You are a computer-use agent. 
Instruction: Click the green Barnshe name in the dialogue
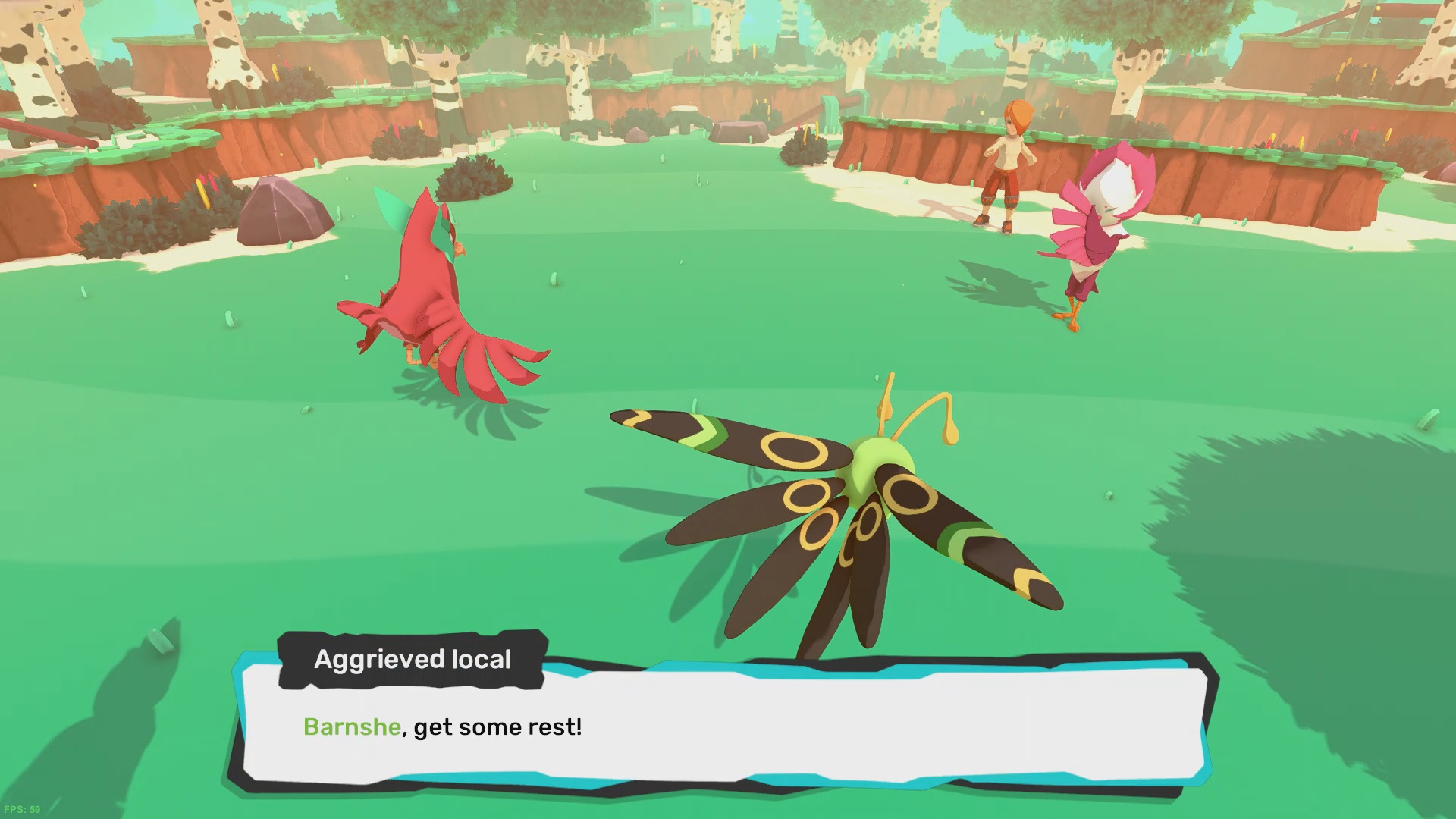pos(350,726)
